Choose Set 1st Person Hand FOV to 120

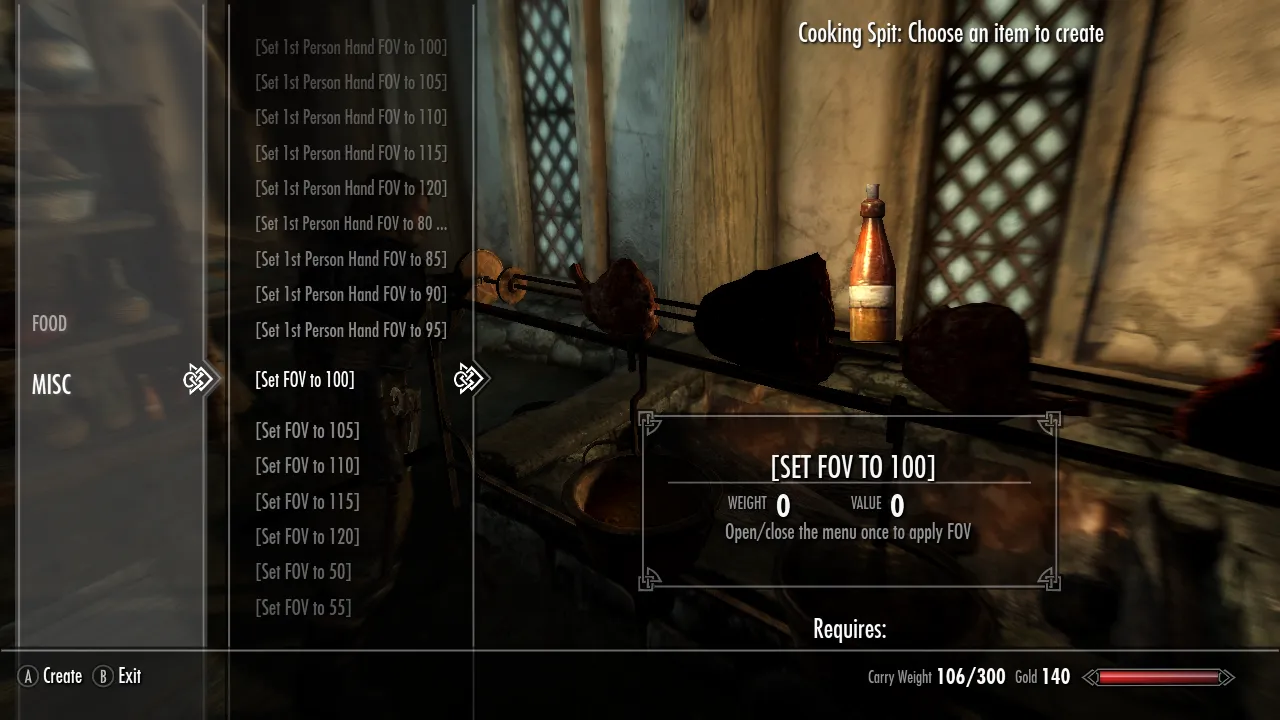(351, 188)
